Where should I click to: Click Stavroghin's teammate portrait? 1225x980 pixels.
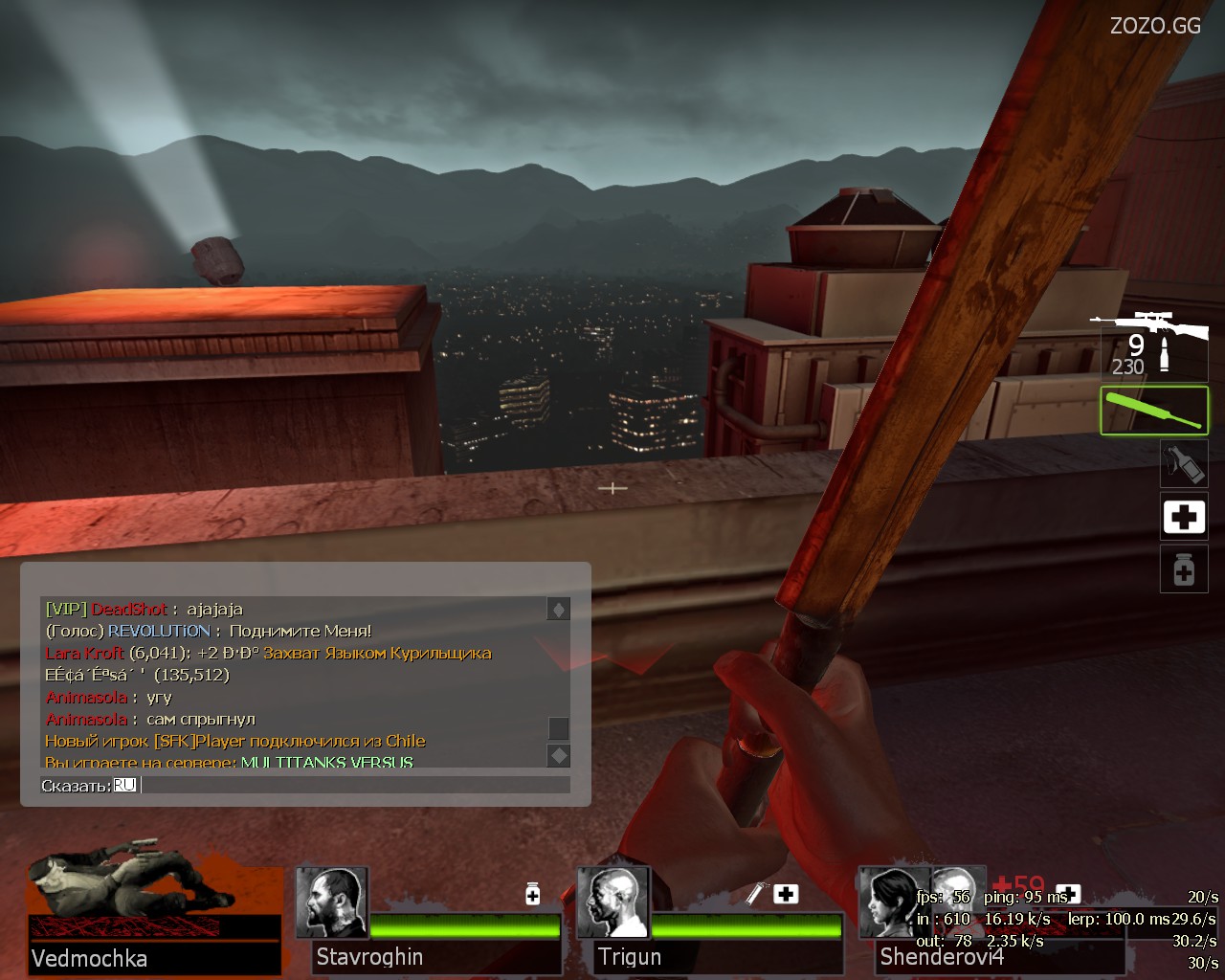(x=332, y=903)
